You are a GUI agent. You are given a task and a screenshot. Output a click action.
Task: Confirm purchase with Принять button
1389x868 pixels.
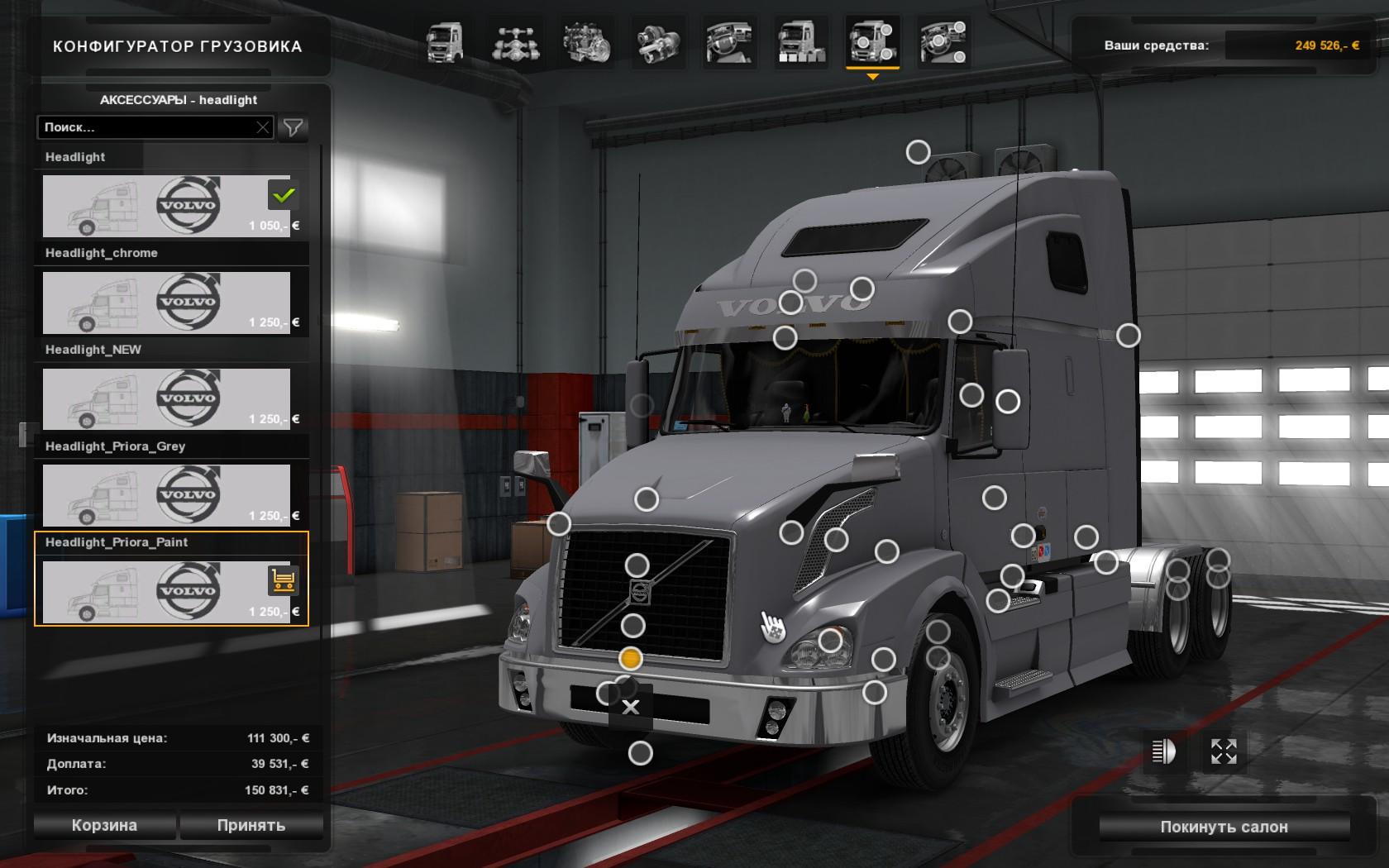pyautogui.click(x=251, y=825)
